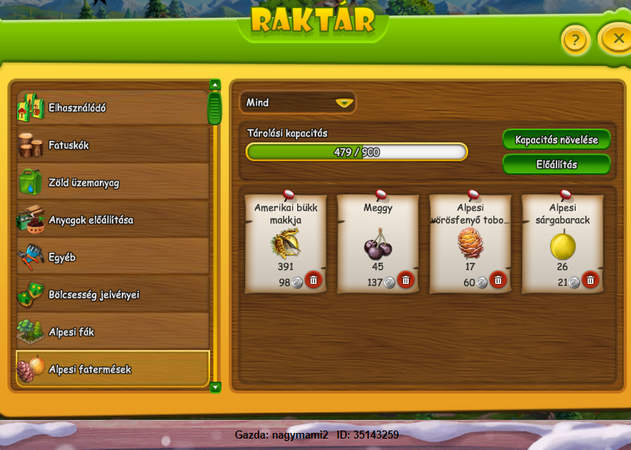Click the Kapacitás növelése button
Image resolution: width=631 pixels, height=450 pixels.
pyautogui.click(x=556, y=139)
